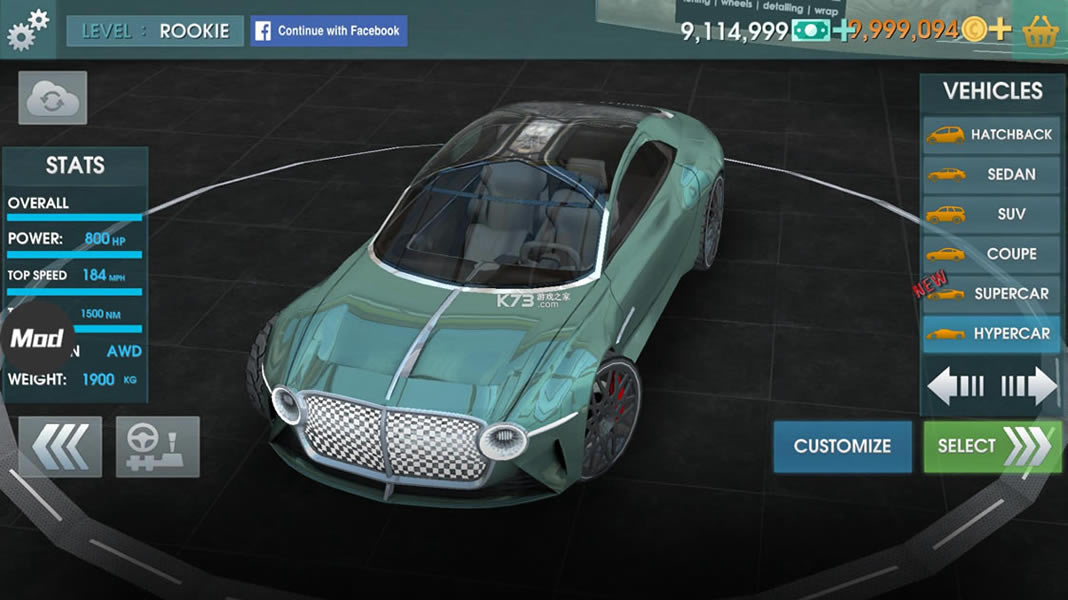Switch to the Coupe category
Viewport: 1068px width, 600px height.
(991, 254)
